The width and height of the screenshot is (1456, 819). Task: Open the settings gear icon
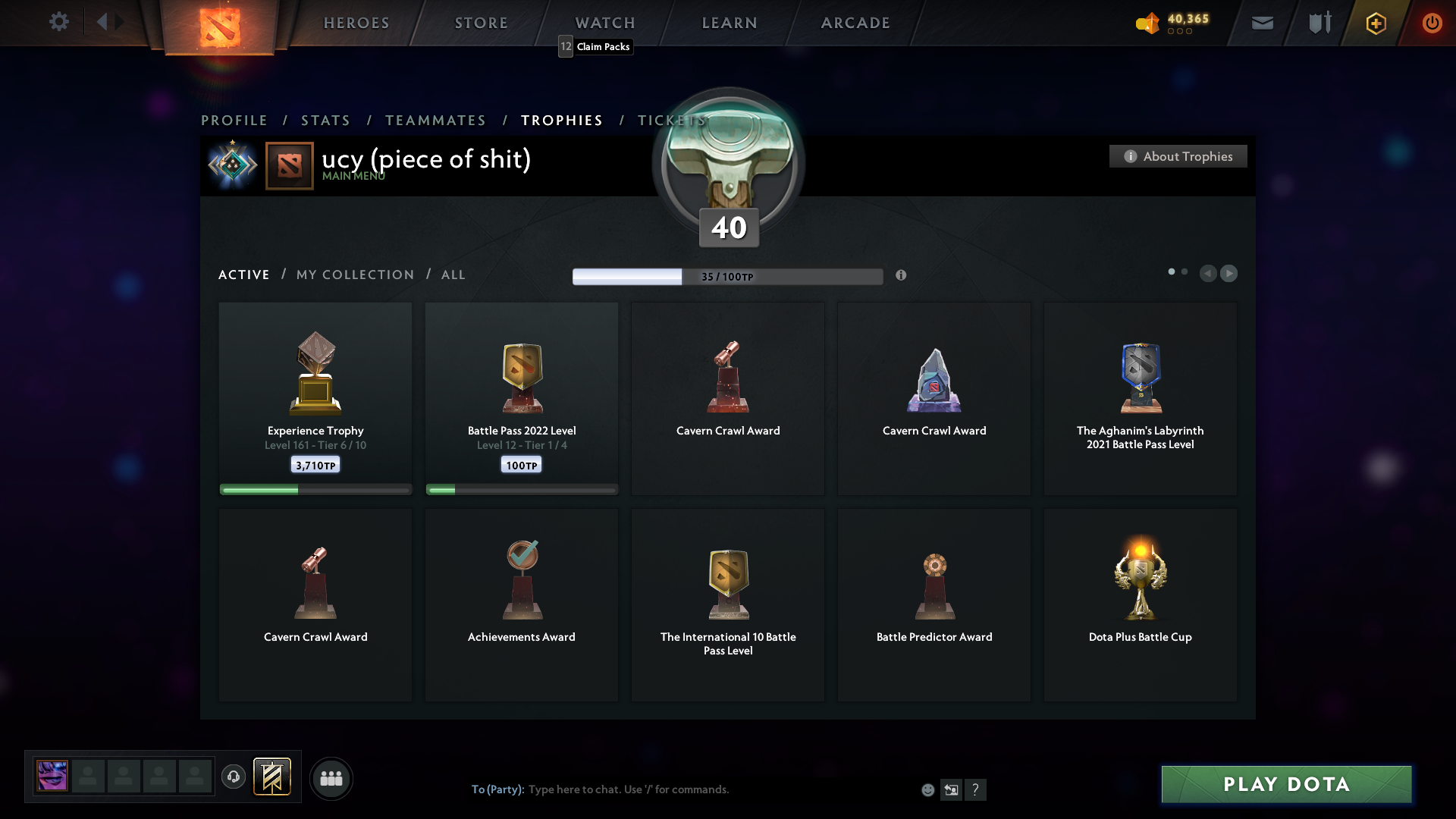59,22
